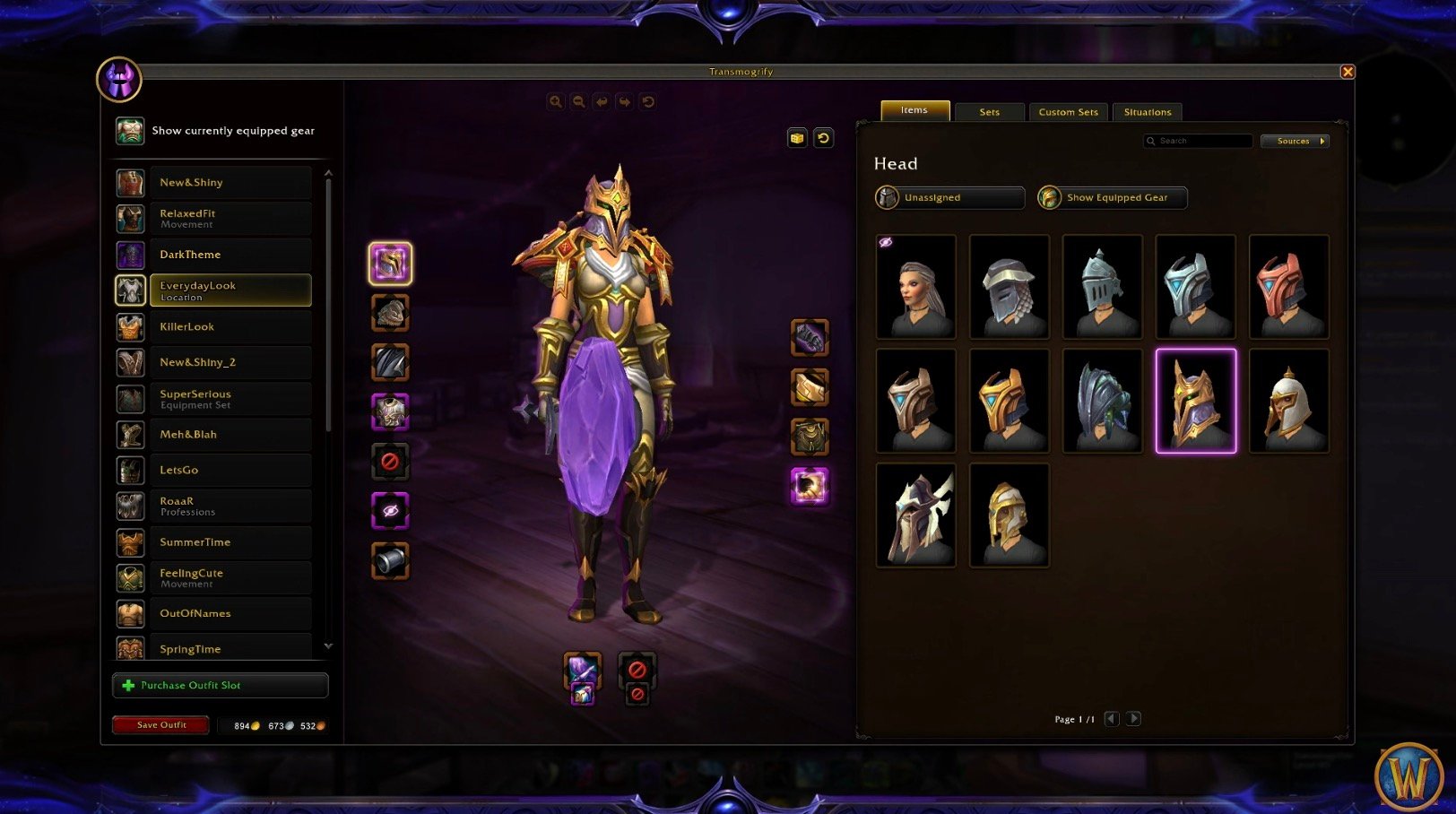Viewport: 1456px width, 814px height.
Task: Choose the white and gold pointed helmet
Action: tap(1288, 401)
